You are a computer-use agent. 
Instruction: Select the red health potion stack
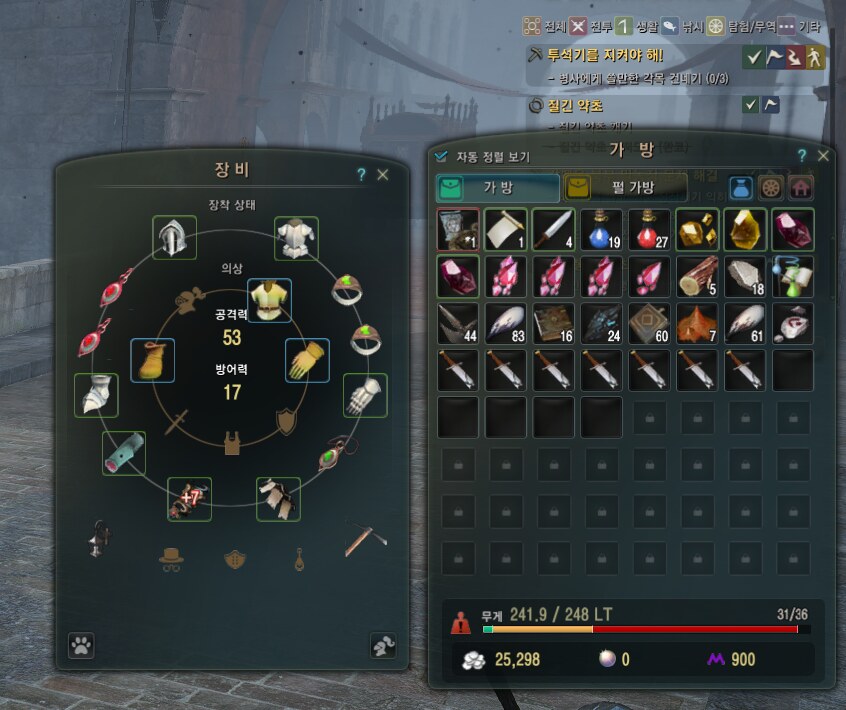(649, 229)
